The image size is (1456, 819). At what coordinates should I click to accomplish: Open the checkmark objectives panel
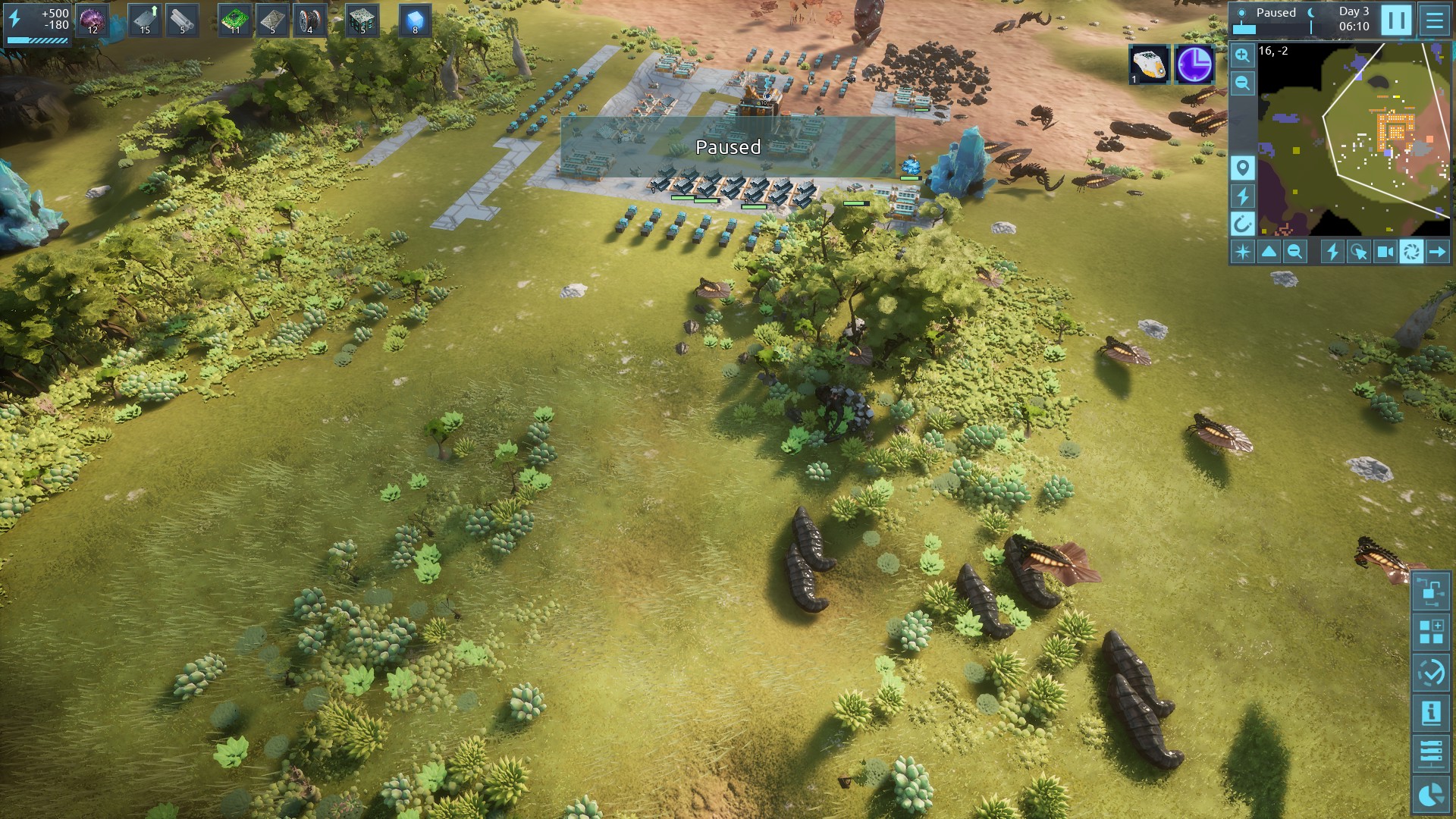(1431, 672)
